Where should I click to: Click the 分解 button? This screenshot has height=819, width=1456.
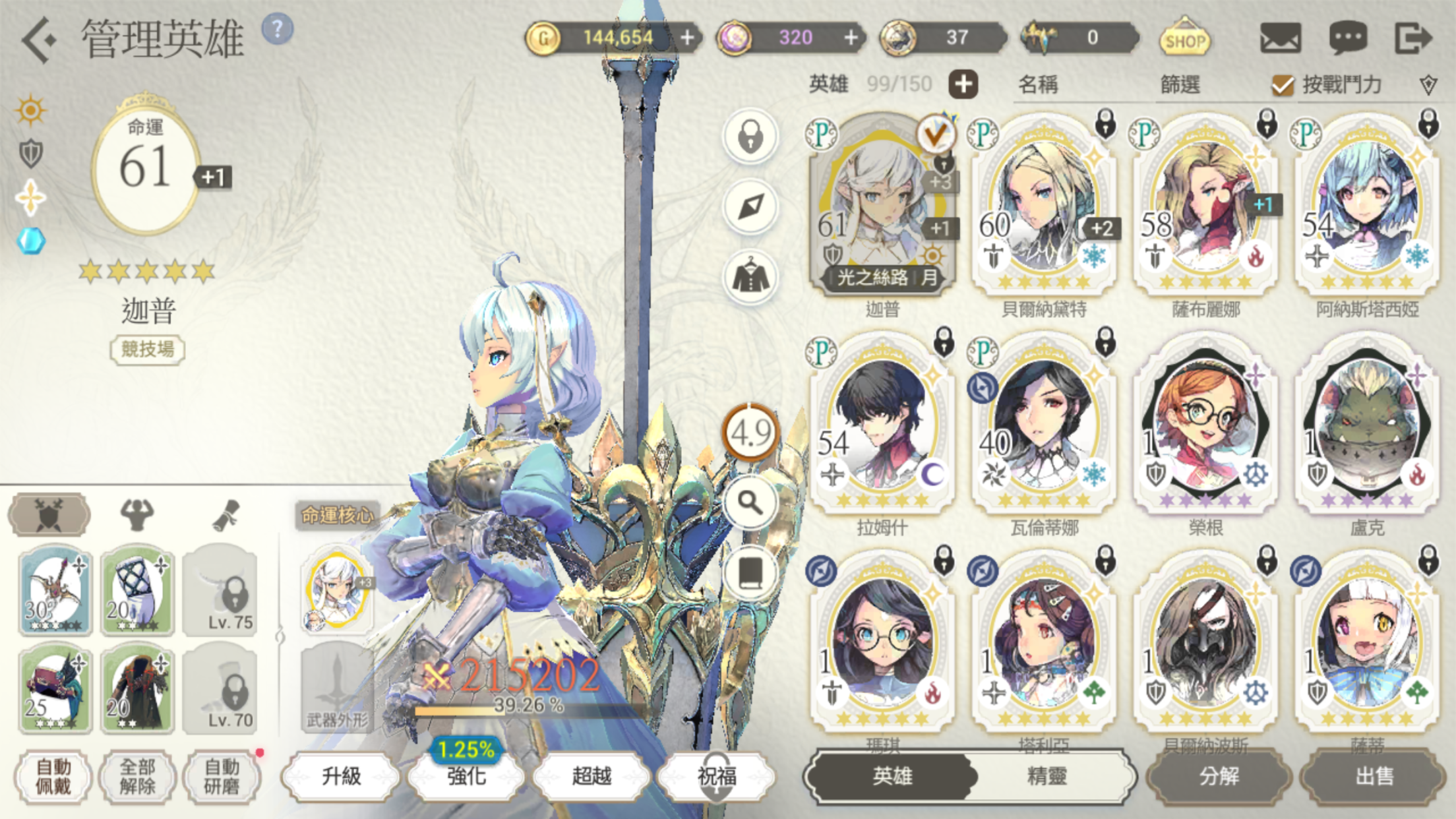pyautogui.click(x=1219, y=776)
